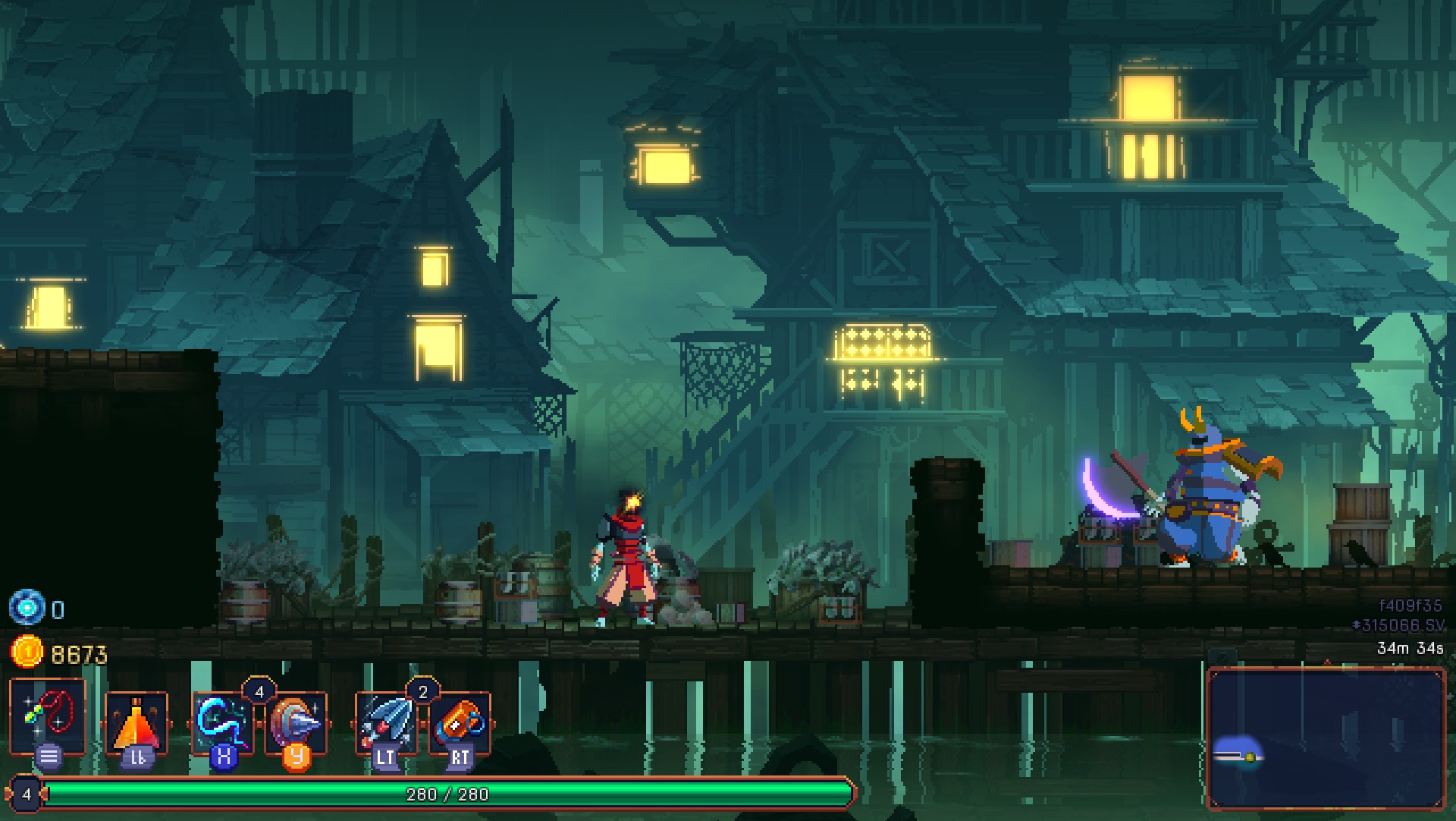Click the minimap panel
Viewport: 1456px width, 821px height.
tap(1326, 738)
